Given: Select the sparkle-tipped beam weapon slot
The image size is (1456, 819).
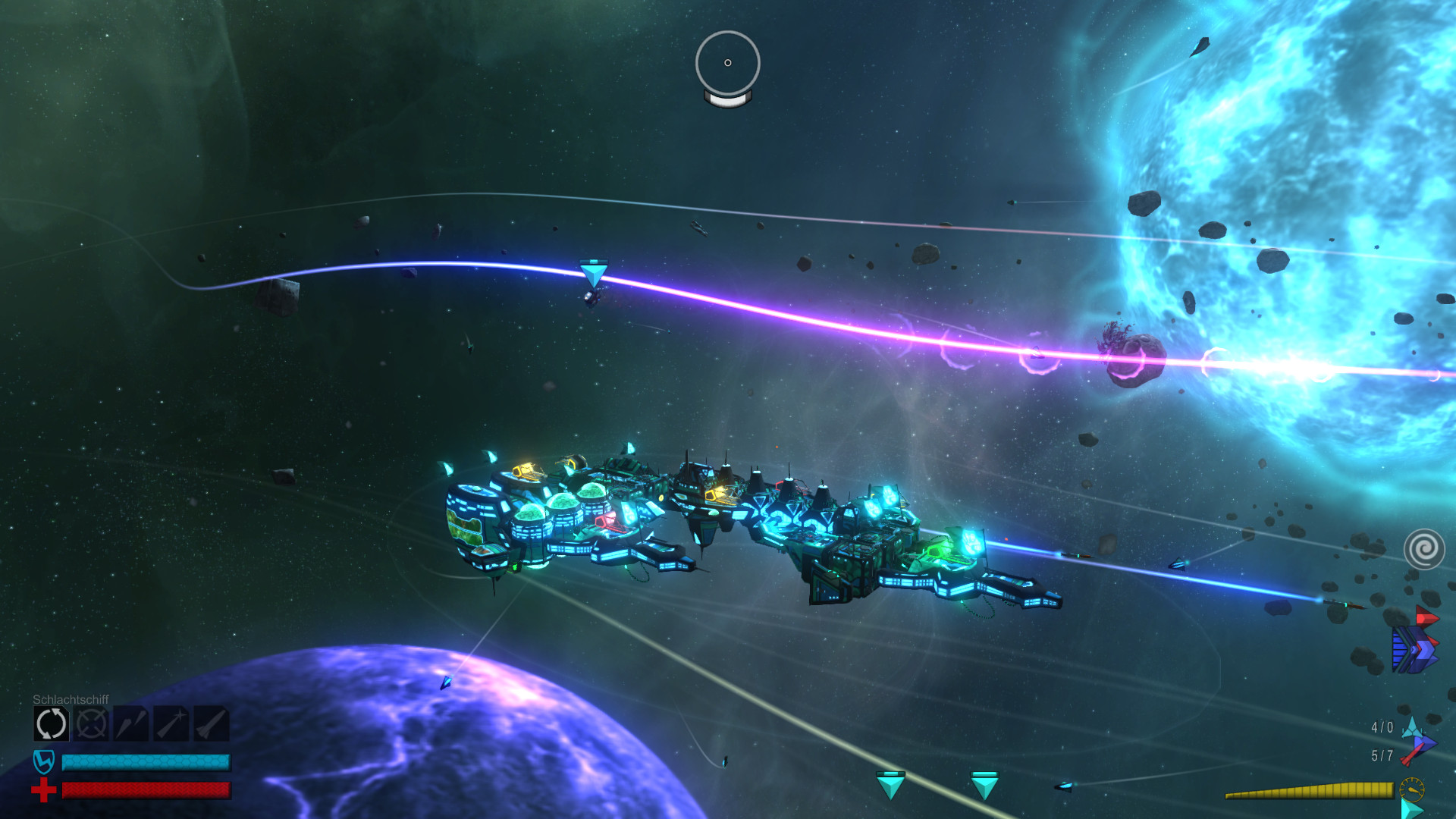Looking at the screenshot, I should coord(171,723).
